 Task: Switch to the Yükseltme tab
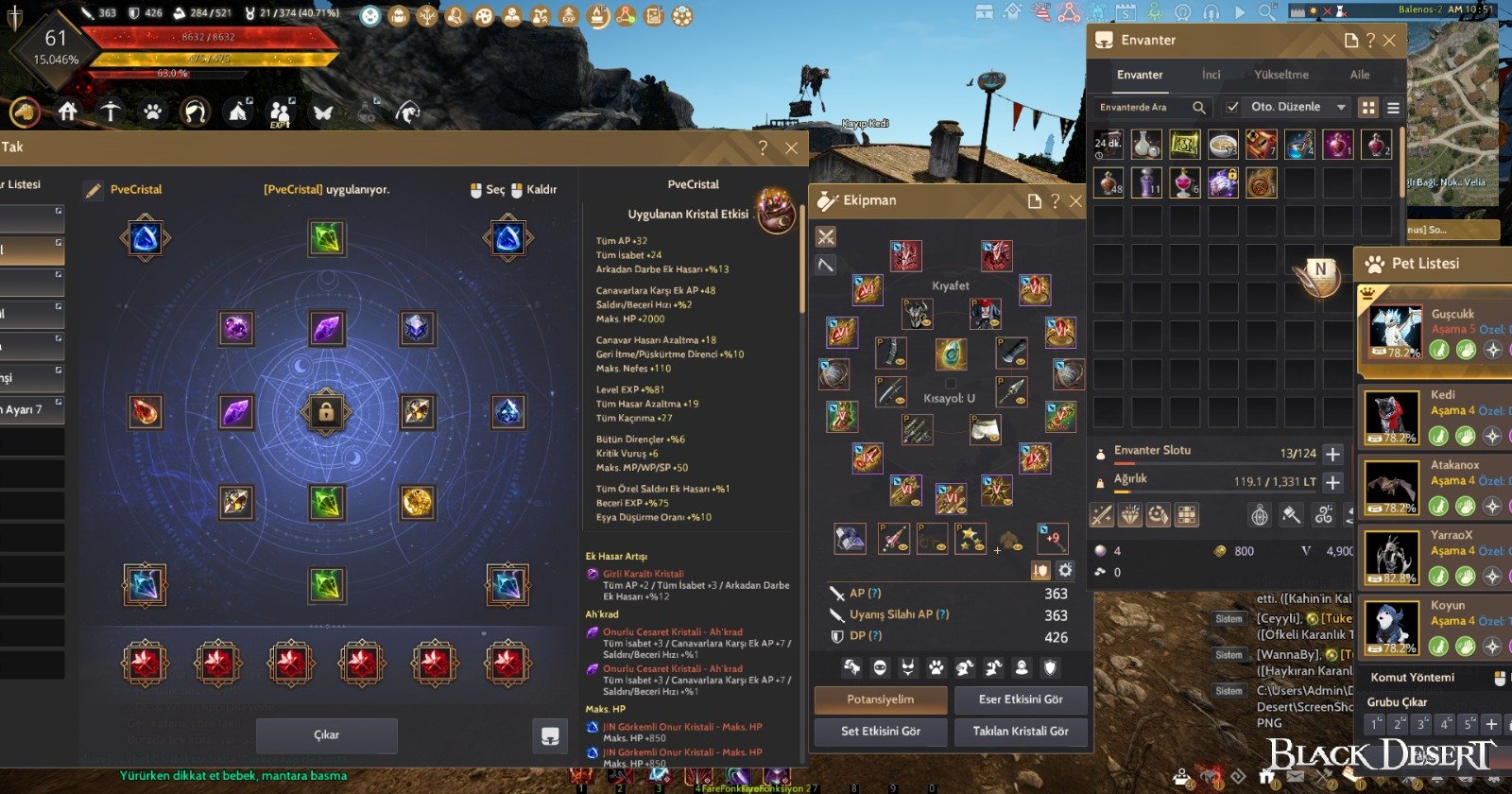pyautogui.click(x=1281, y=75)
